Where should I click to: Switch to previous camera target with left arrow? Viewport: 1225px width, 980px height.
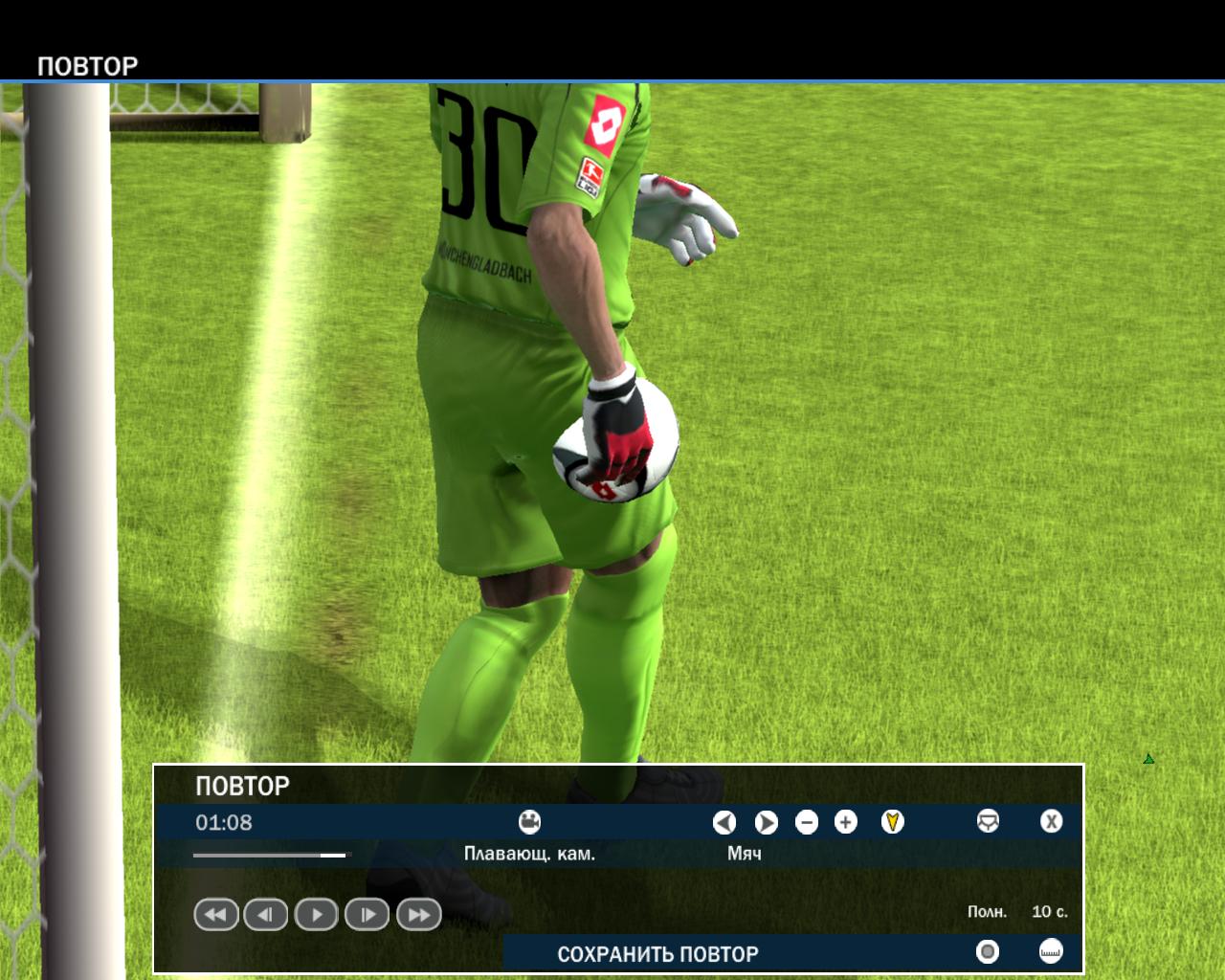(x=724, y=822)
